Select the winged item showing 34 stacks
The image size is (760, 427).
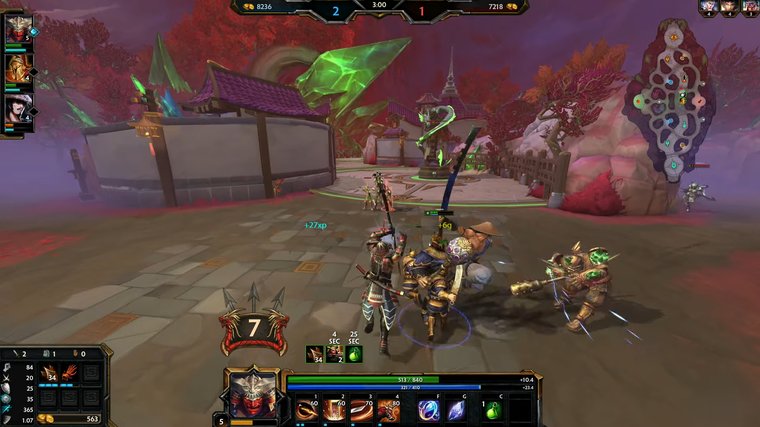coord(50,374)
